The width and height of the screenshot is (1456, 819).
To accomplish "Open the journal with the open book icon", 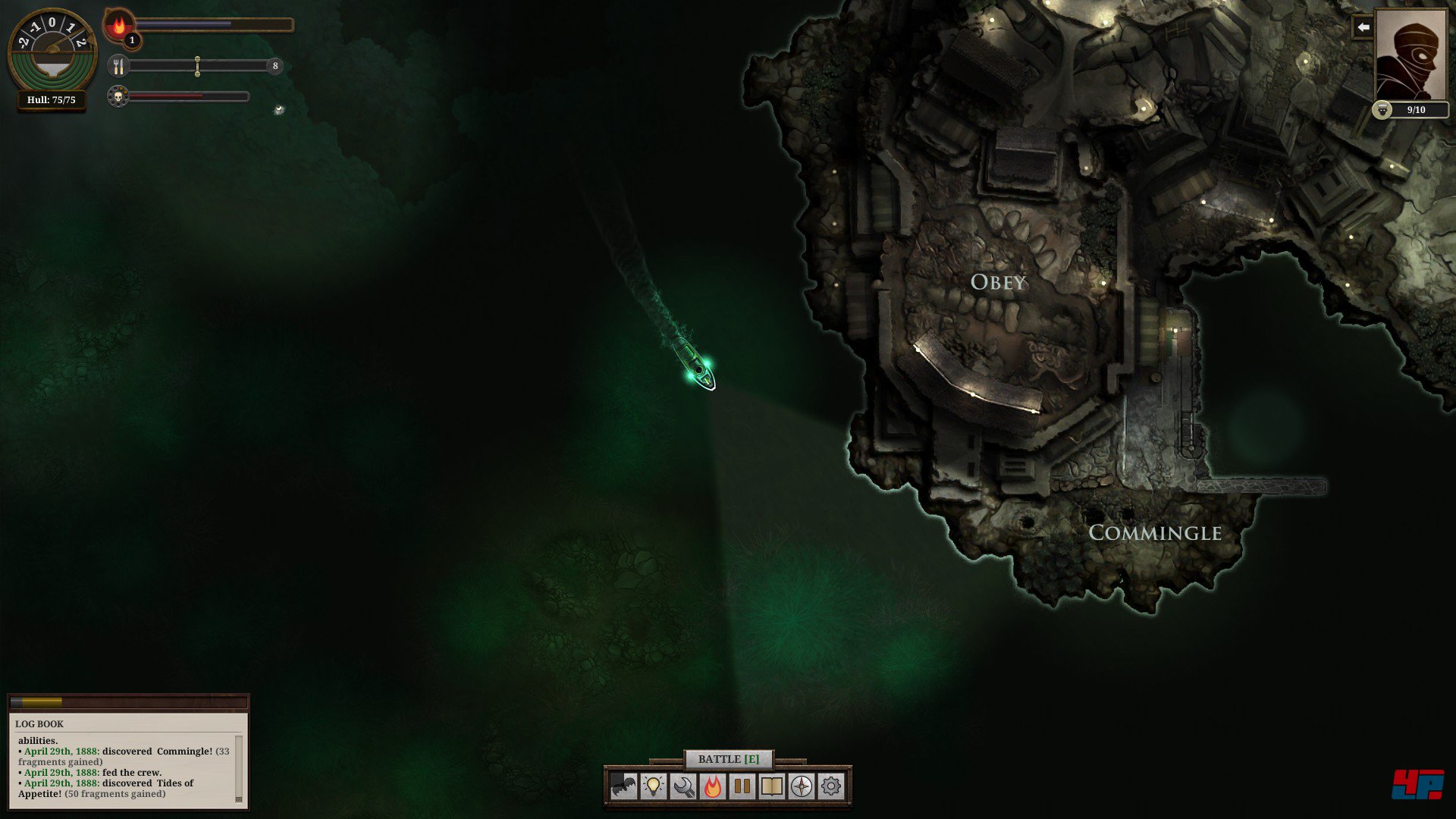I will (x=771, y=786).
